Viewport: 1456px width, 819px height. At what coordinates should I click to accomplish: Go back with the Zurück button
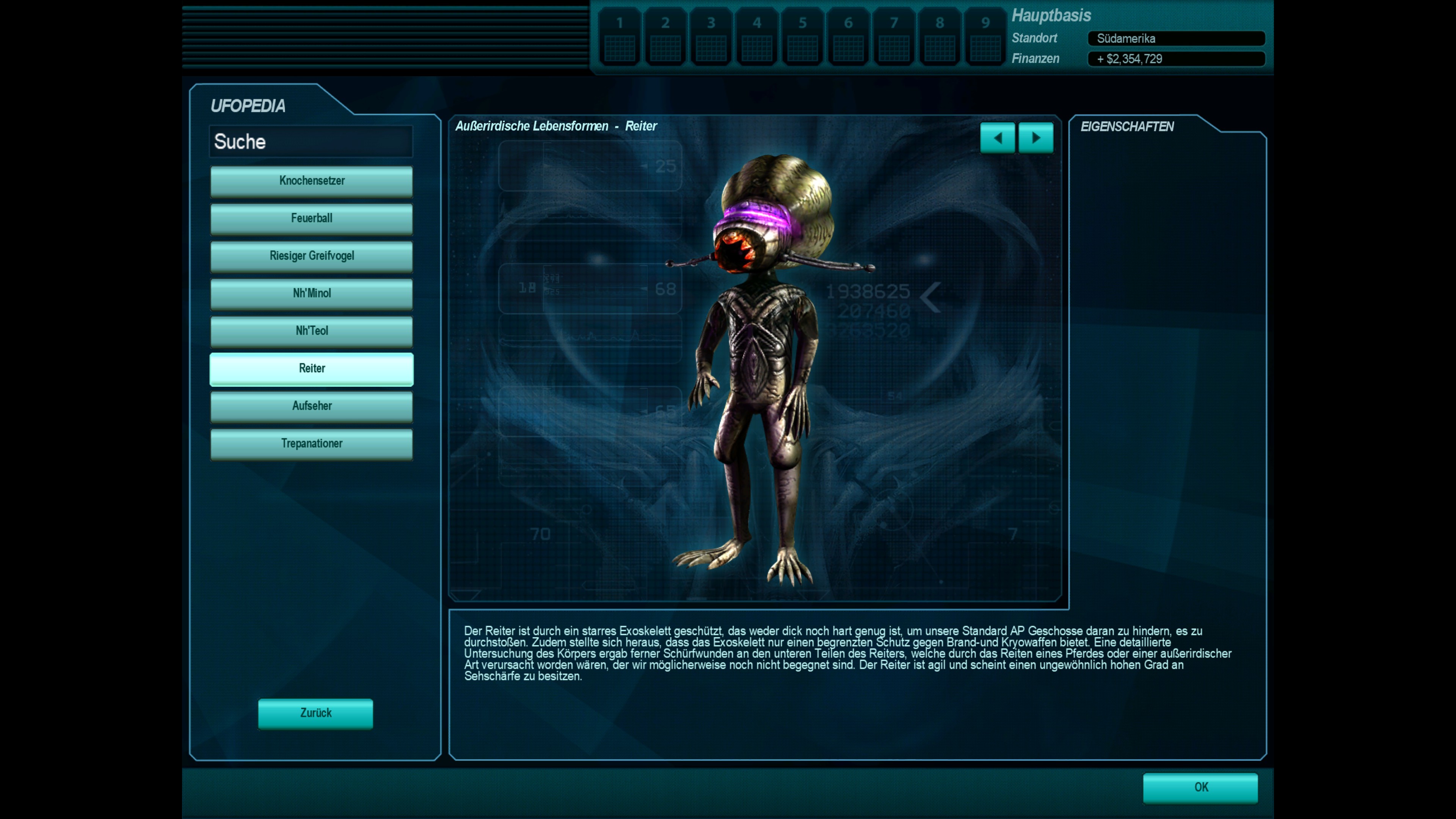315,713
